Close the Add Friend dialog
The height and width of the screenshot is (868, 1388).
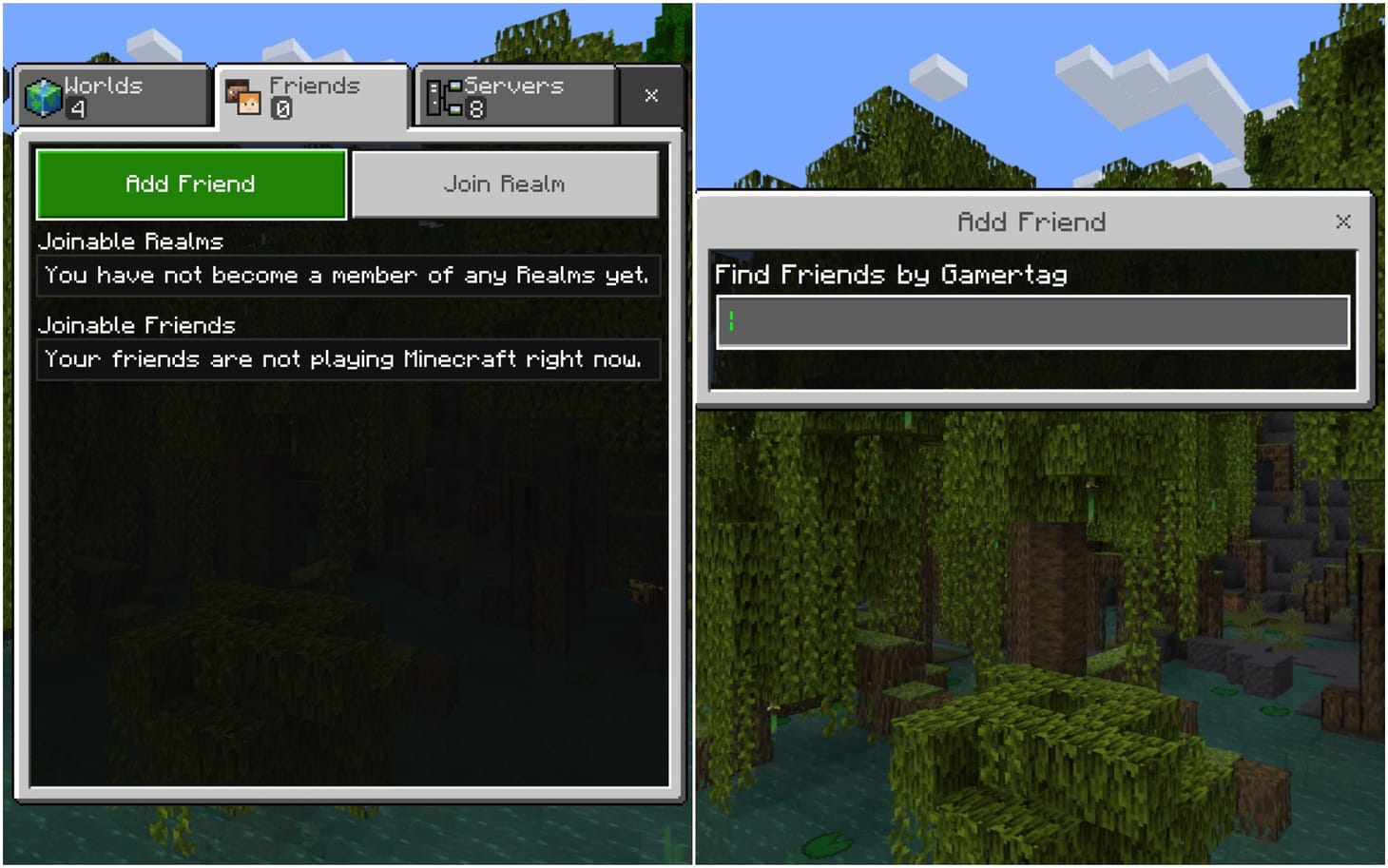1342,222
